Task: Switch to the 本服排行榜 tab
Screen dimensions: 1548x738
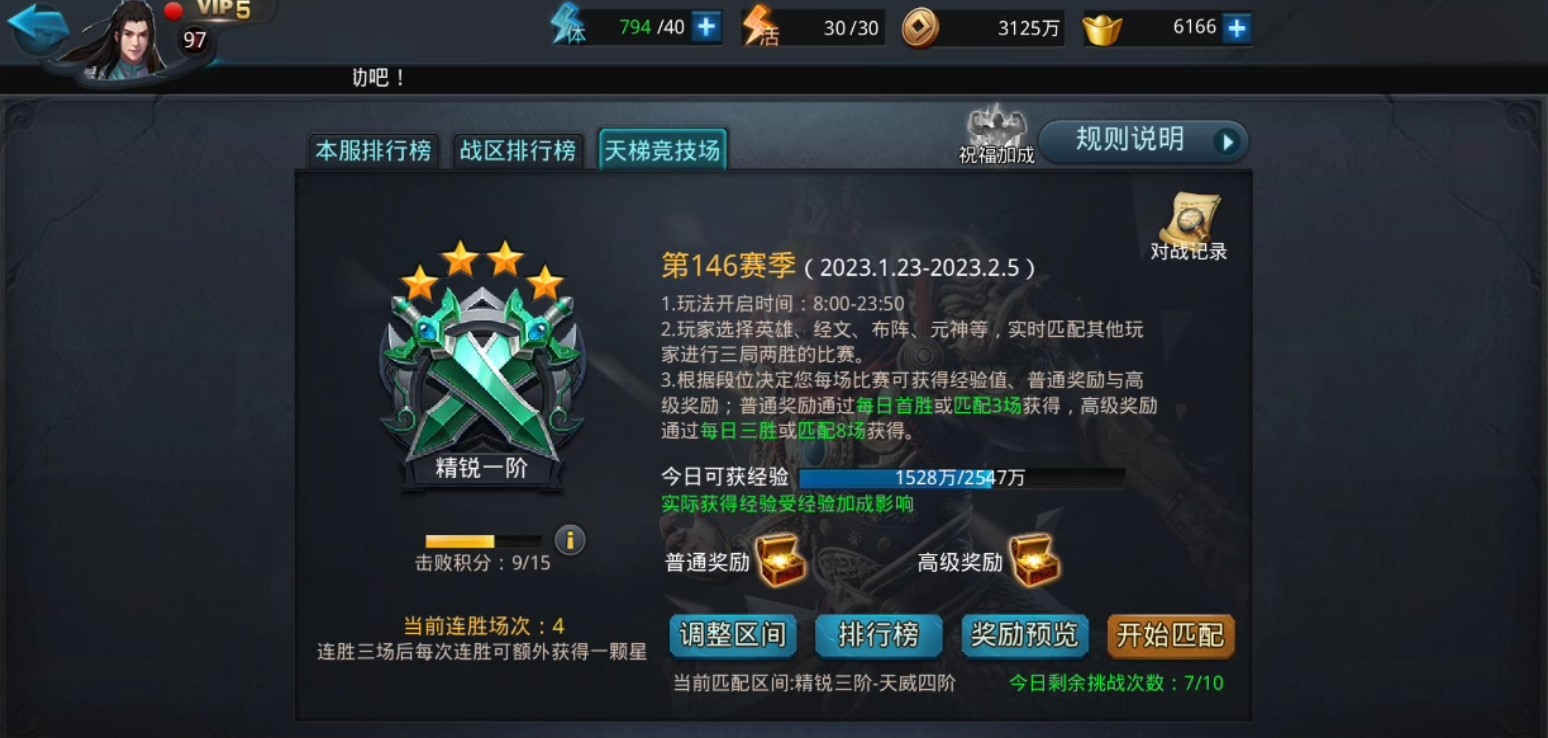Action: pyautogui.click(x=371, y=150)
